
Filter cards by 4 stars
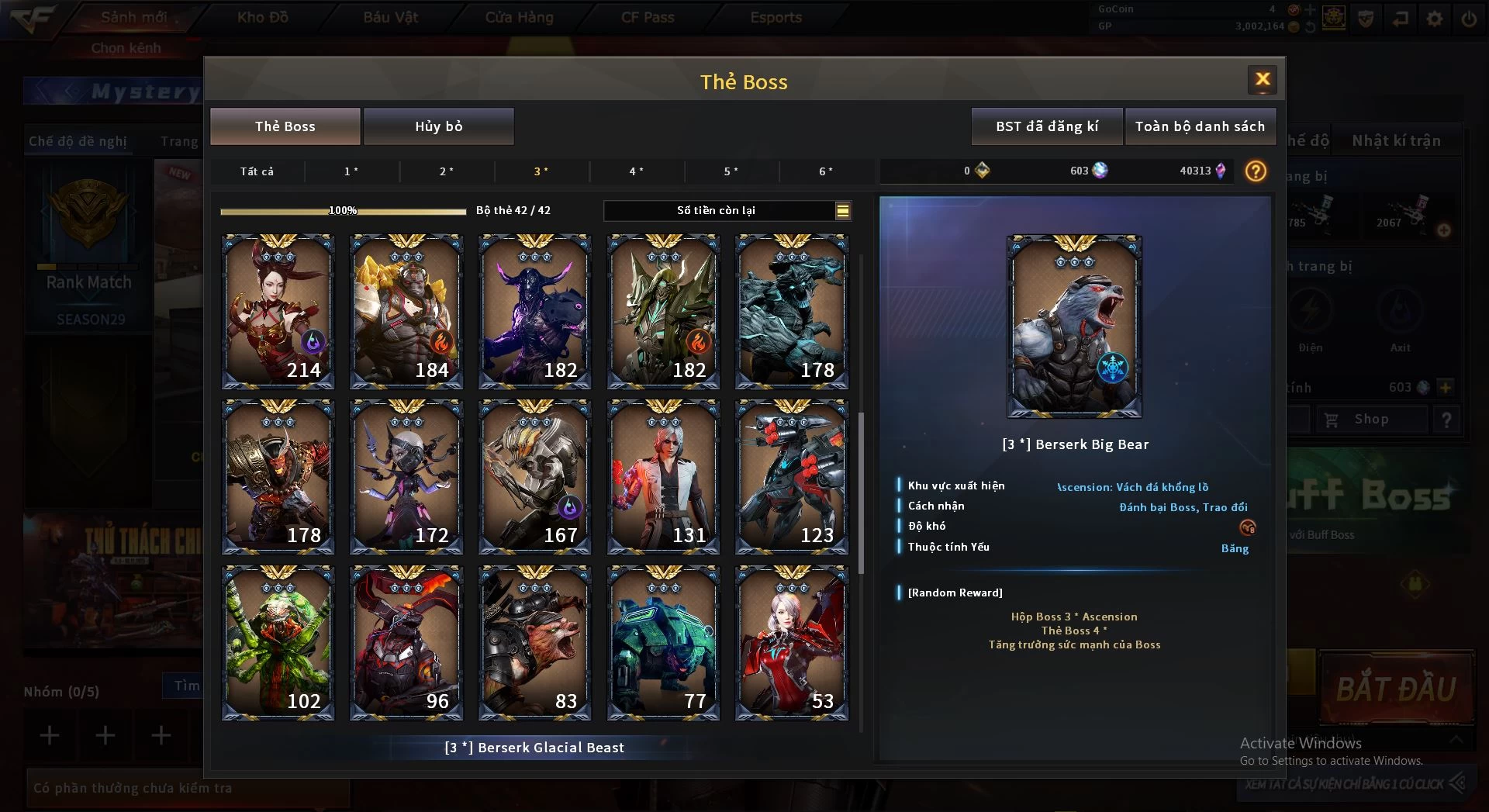coord(636,171)
